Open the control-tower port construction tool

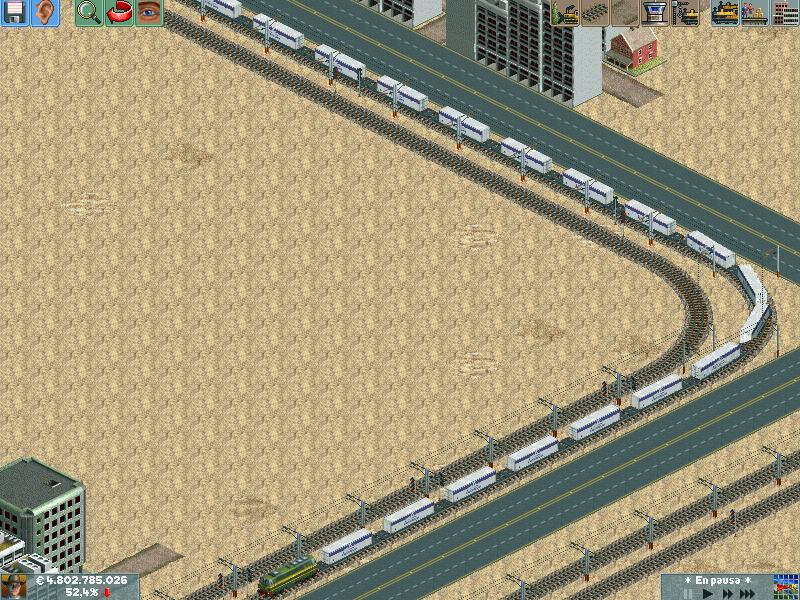point(656,12)
